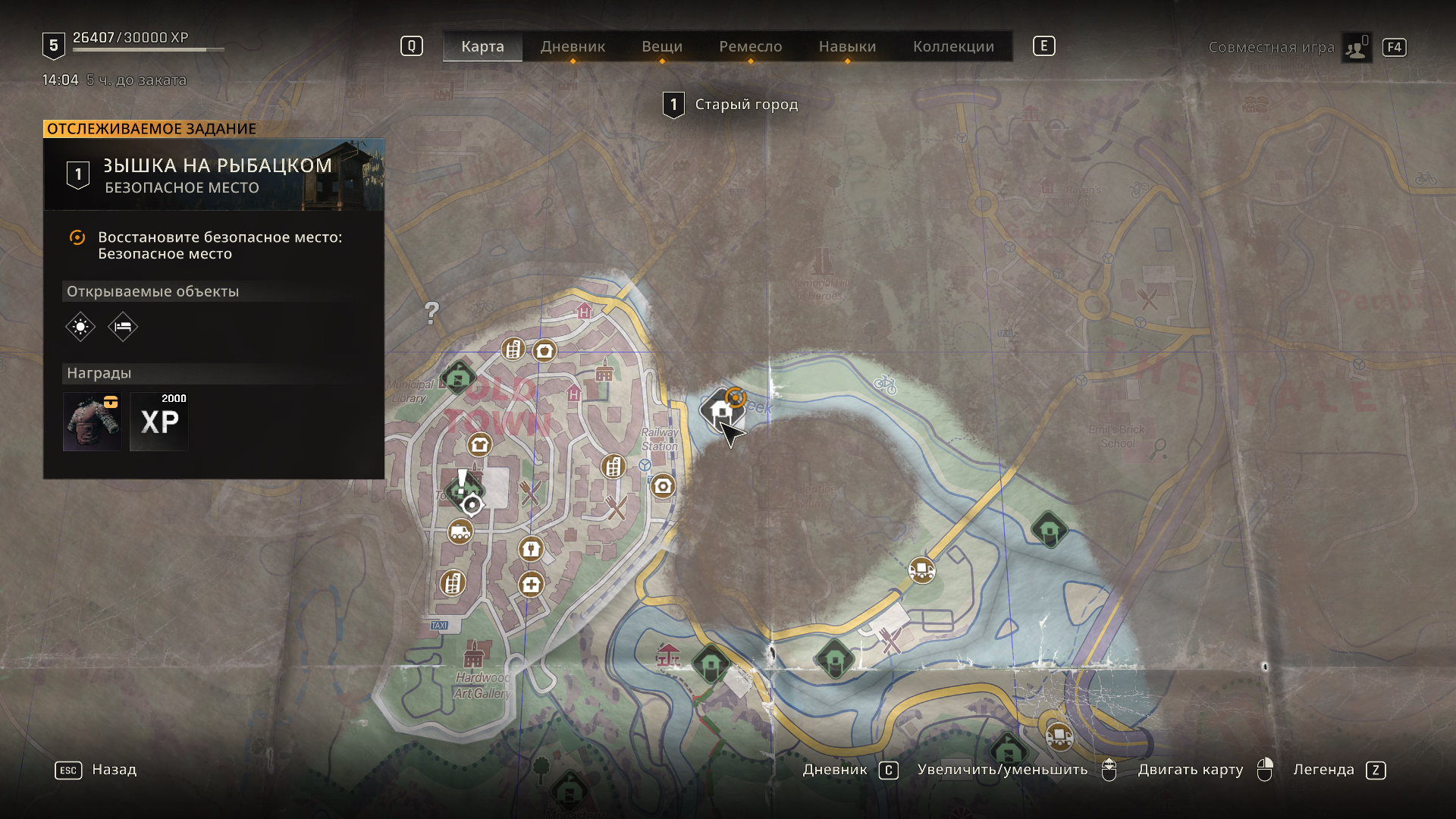Select the exclamation mark quest marker
This screenshot has width=1456, height=819.
462,483
